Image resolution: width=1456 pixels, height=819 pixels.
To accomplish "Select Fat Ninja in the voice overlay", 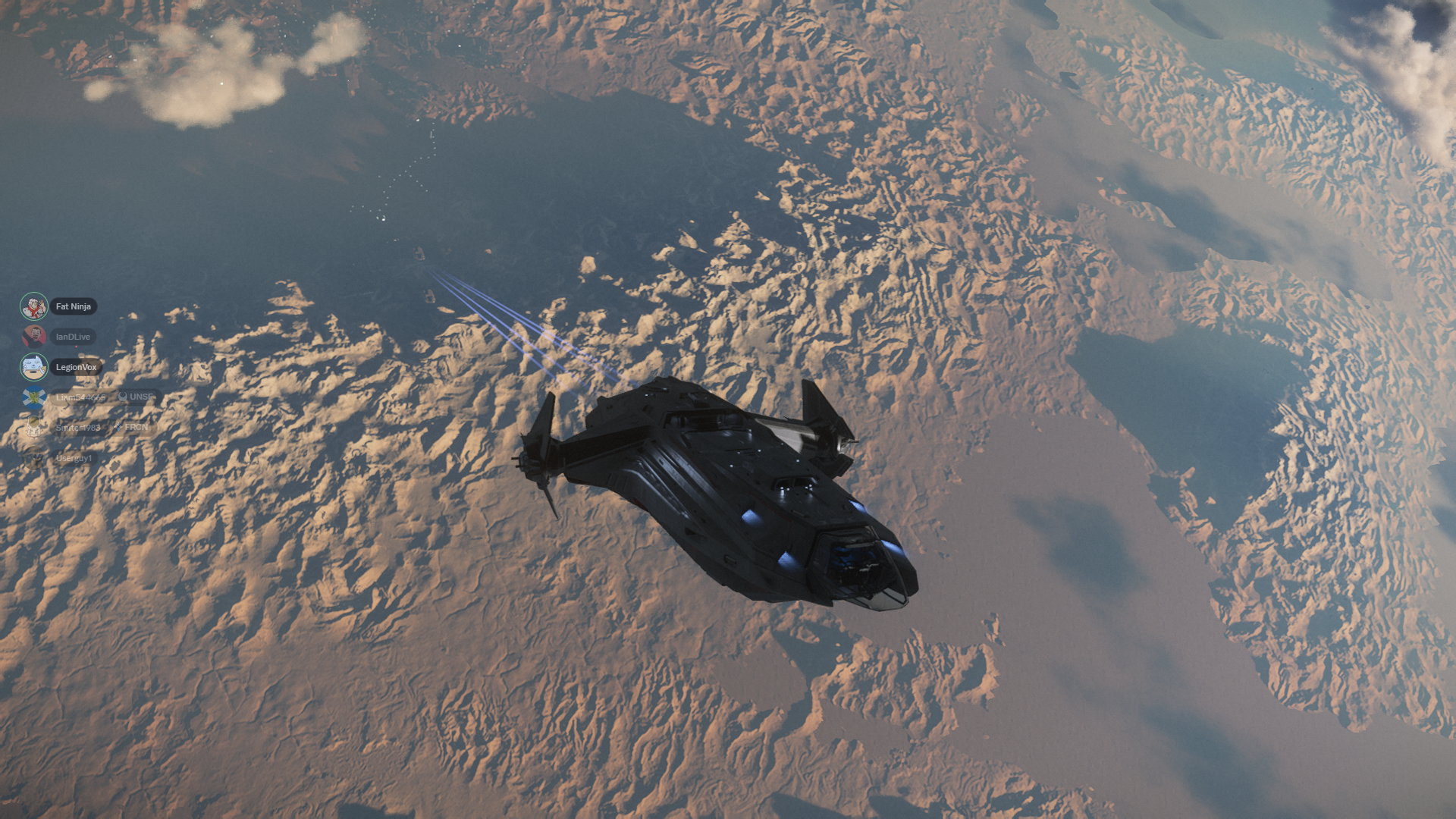I will click(x=73, y=306).
